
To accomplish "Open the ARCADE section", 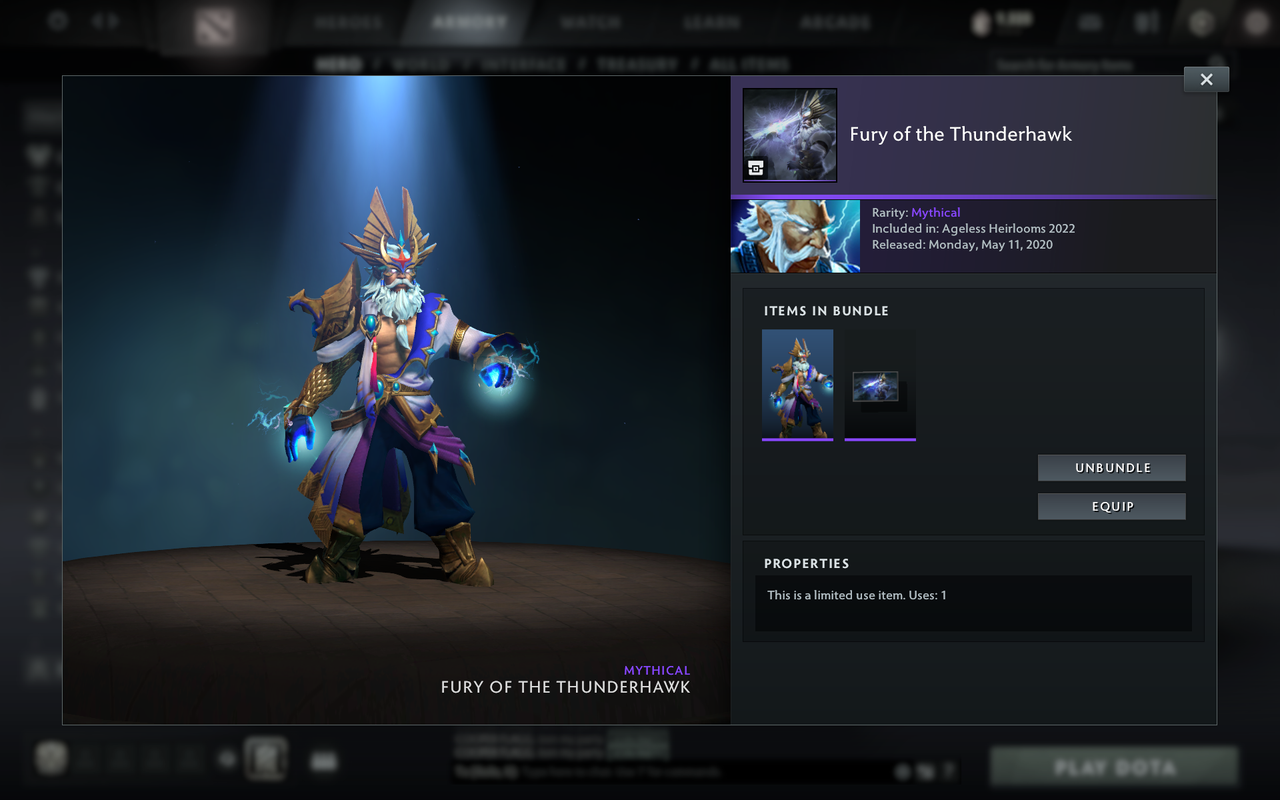I will tap(835, 20).
